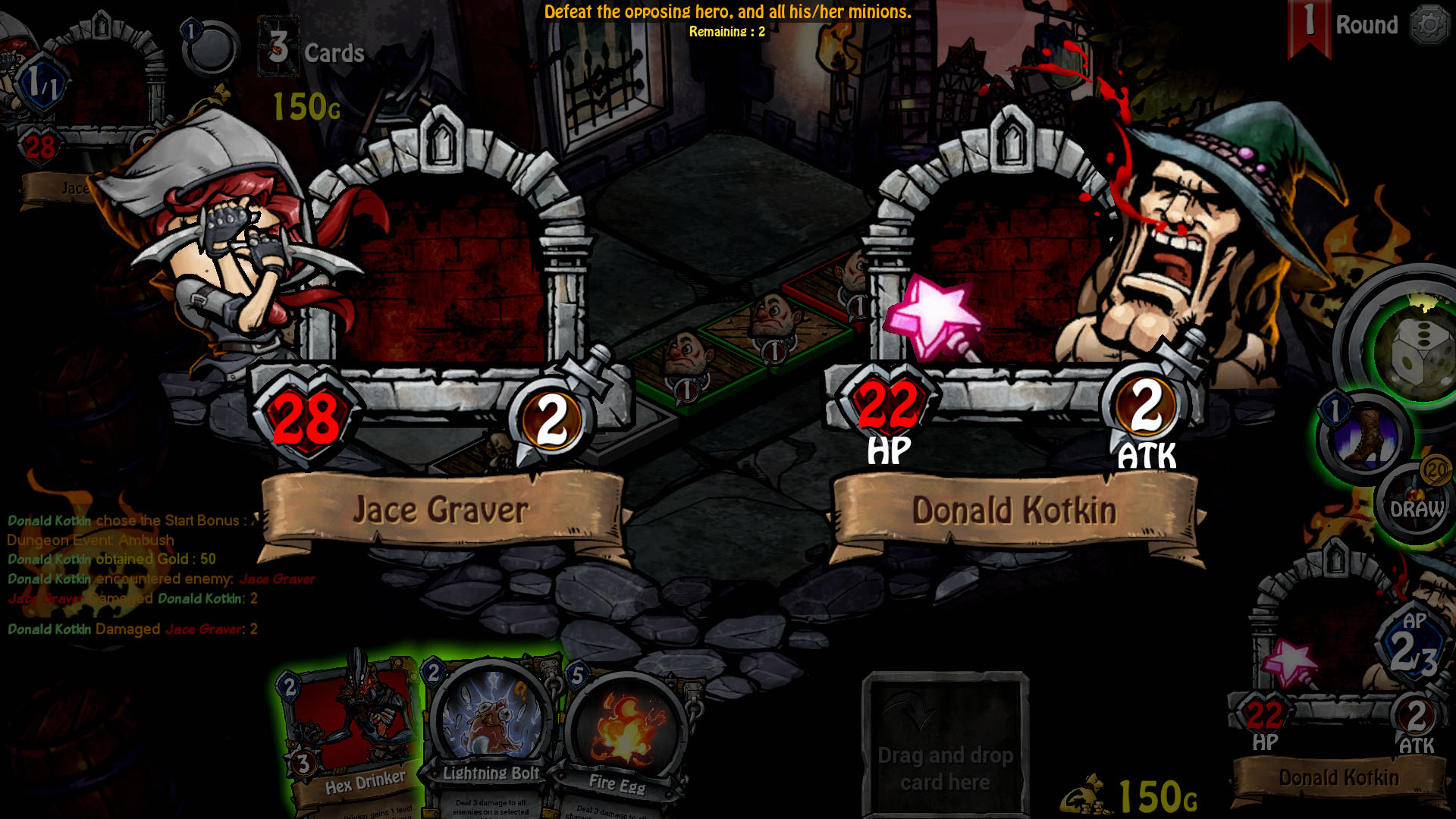Viewport: 1456px width, 819px height.
Task: Click the Dungeon Event: Ambush log entry
Action: pyautogui.click(x=89, y=540)
